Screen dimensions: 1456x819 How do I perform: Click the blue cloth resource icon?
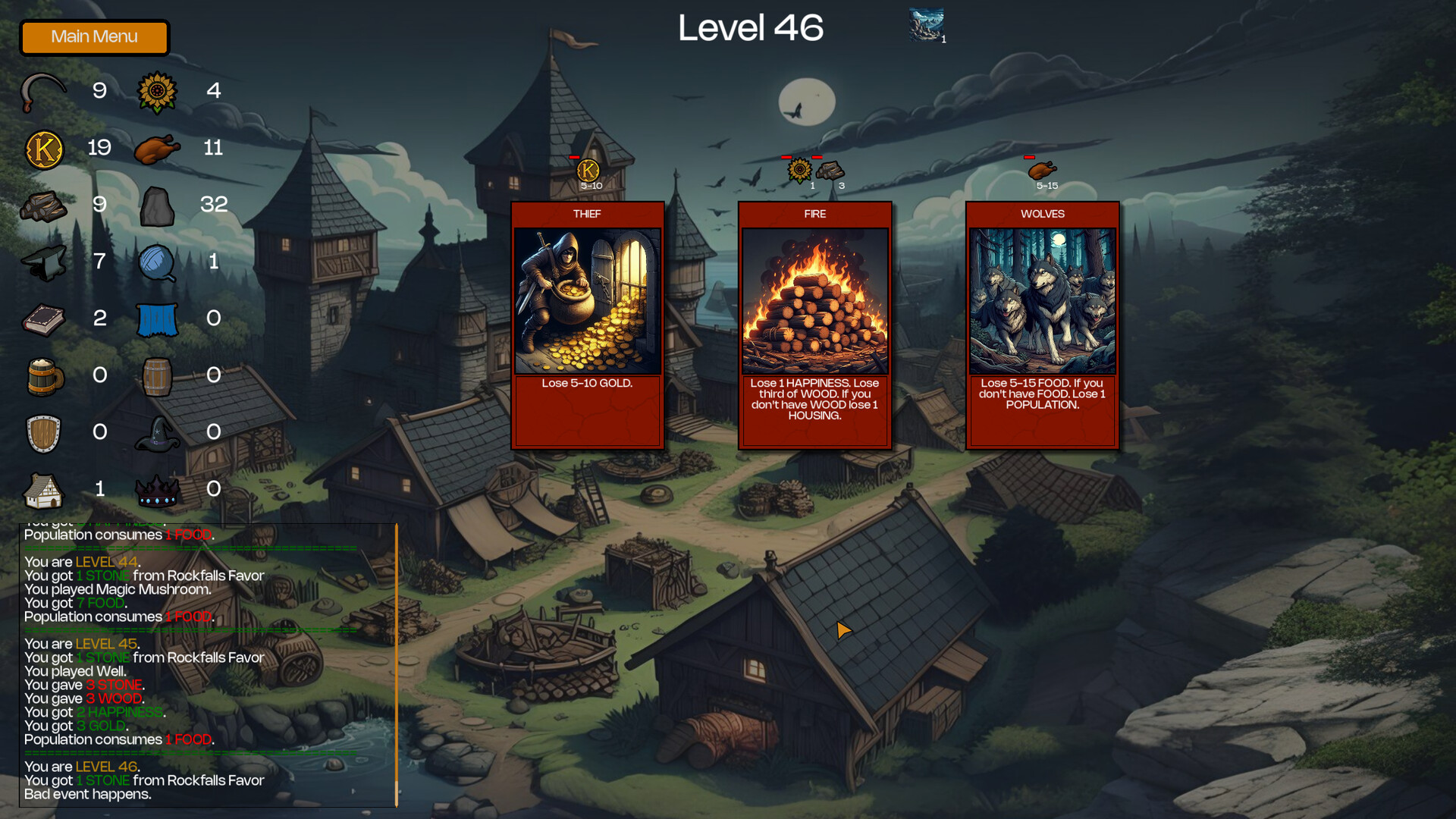click(x=157, y=318)
